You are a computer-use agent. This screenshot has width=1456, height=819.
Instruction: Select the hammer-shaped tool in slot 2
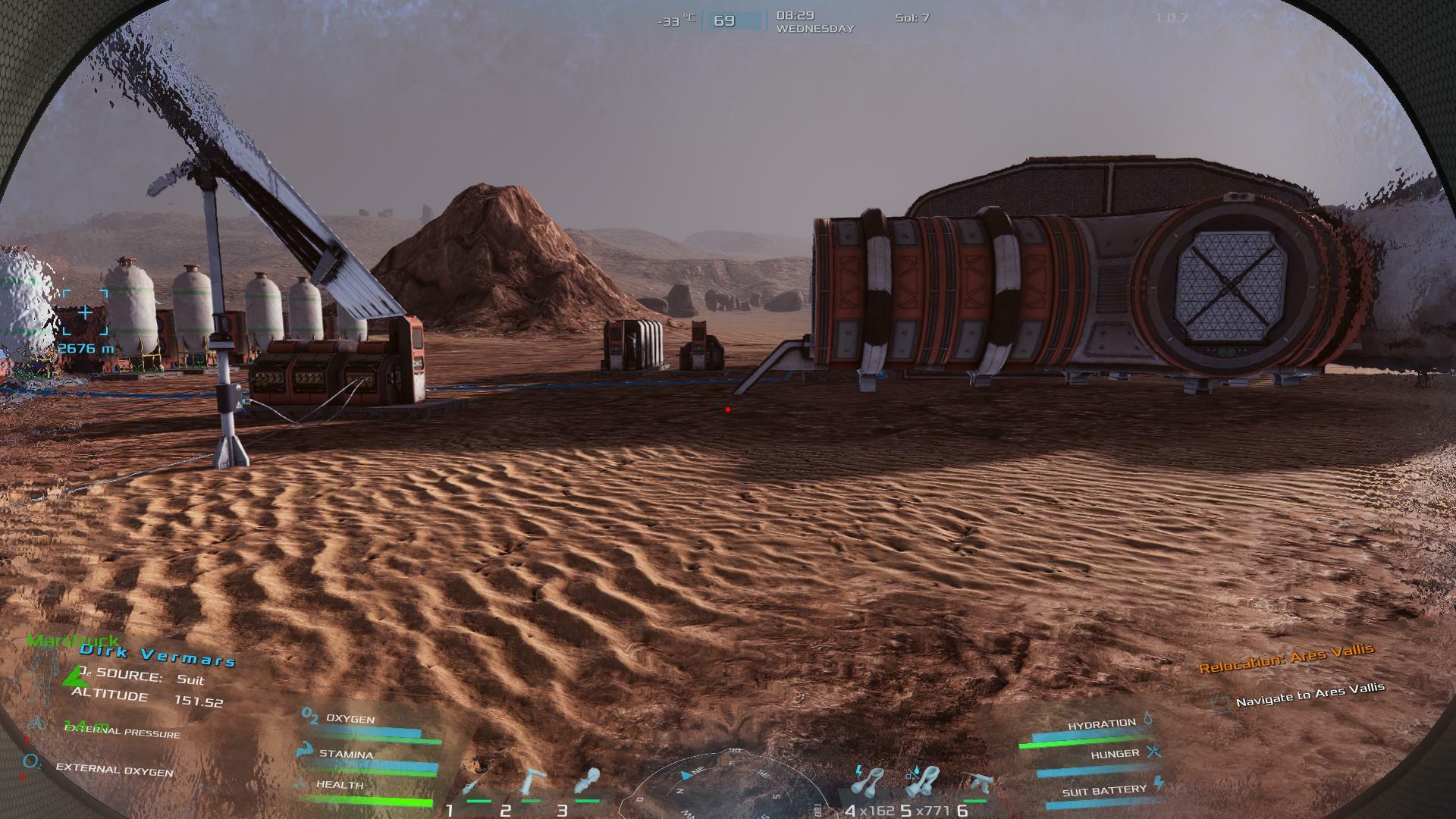click(x=531, y=783)
